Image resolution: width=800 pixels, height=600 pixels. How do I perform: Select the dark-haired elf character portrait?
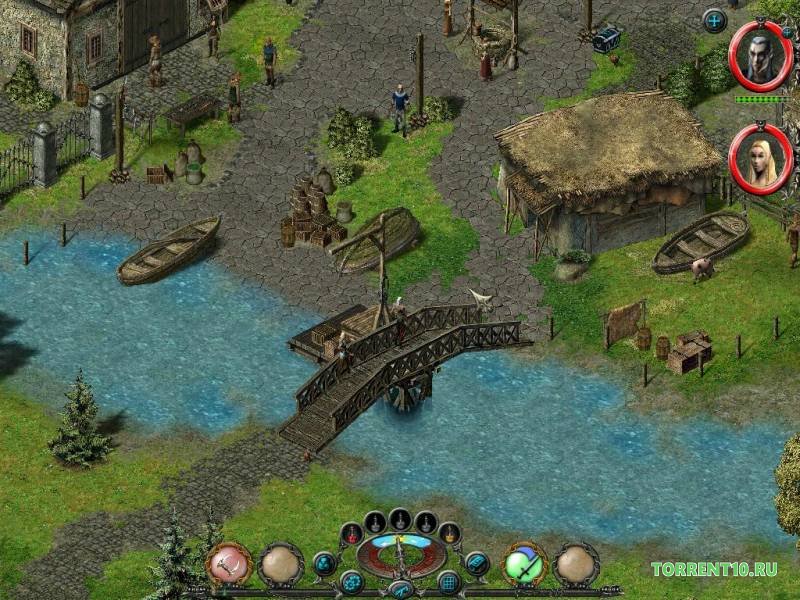pos(760,56)
